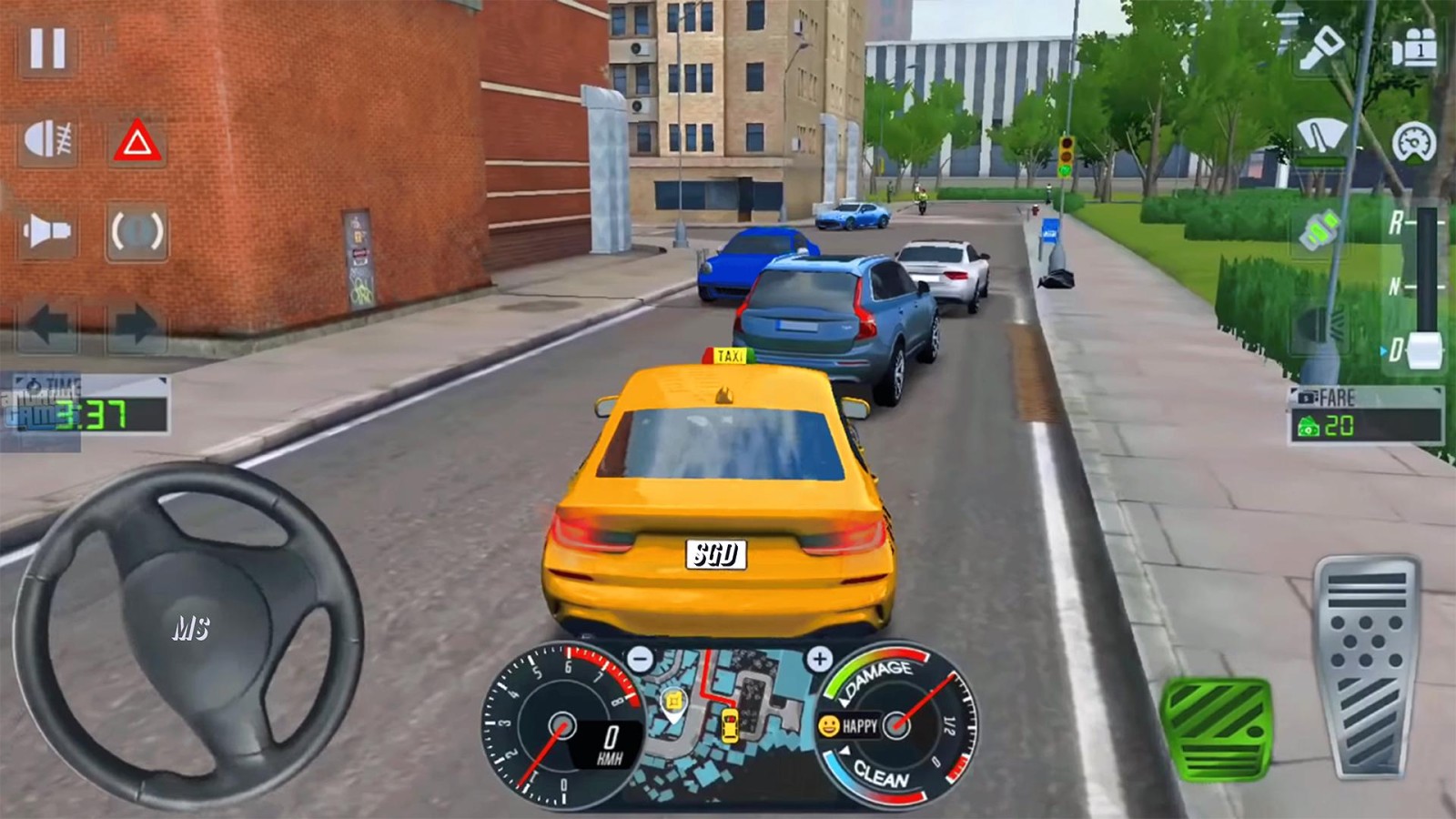Click the car key ignition icon
The height and width of the screenshot is (819, 1456).
tap(1321, 47)
